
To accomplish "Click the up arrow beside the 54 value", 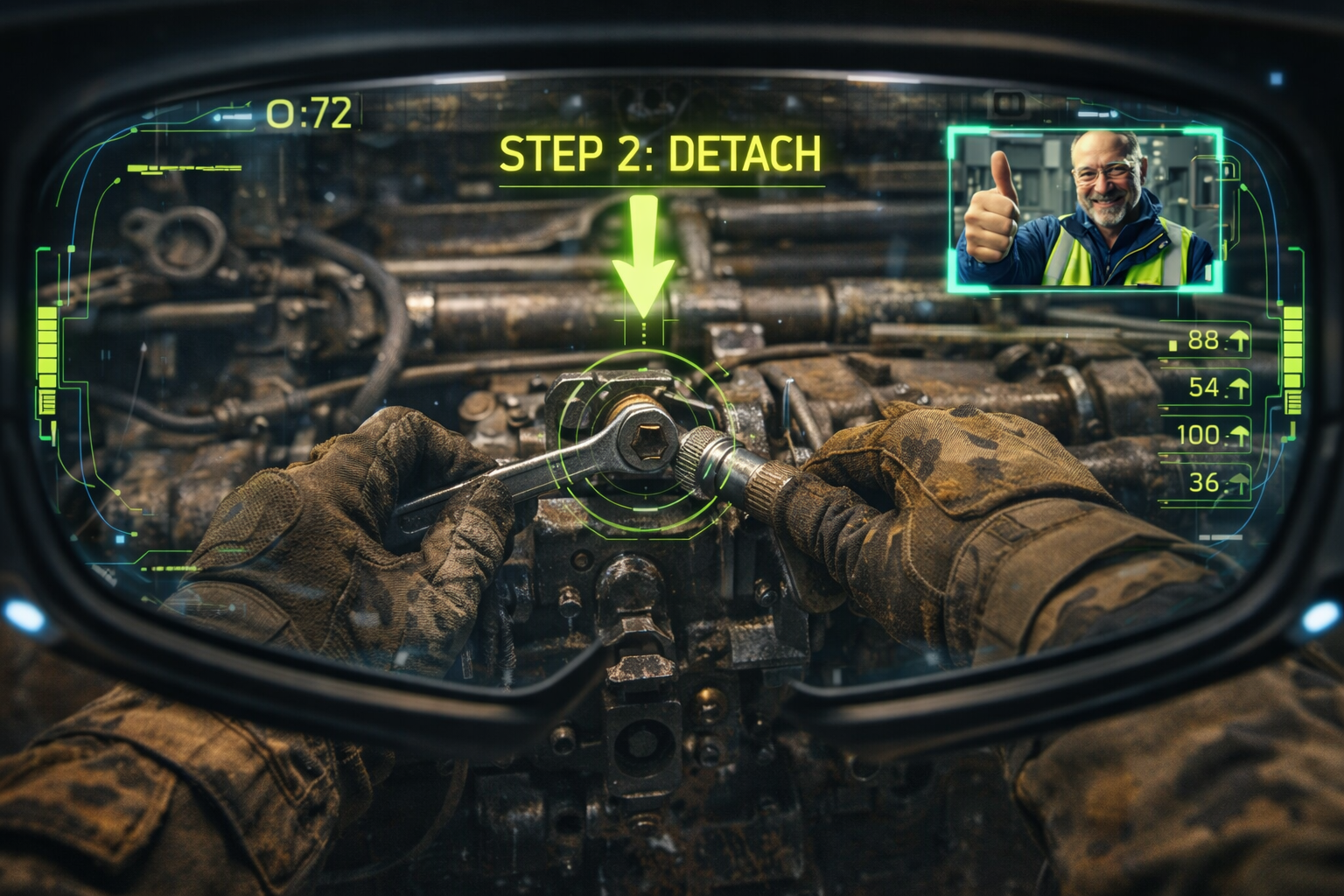I will click(x=1239, y=387).
